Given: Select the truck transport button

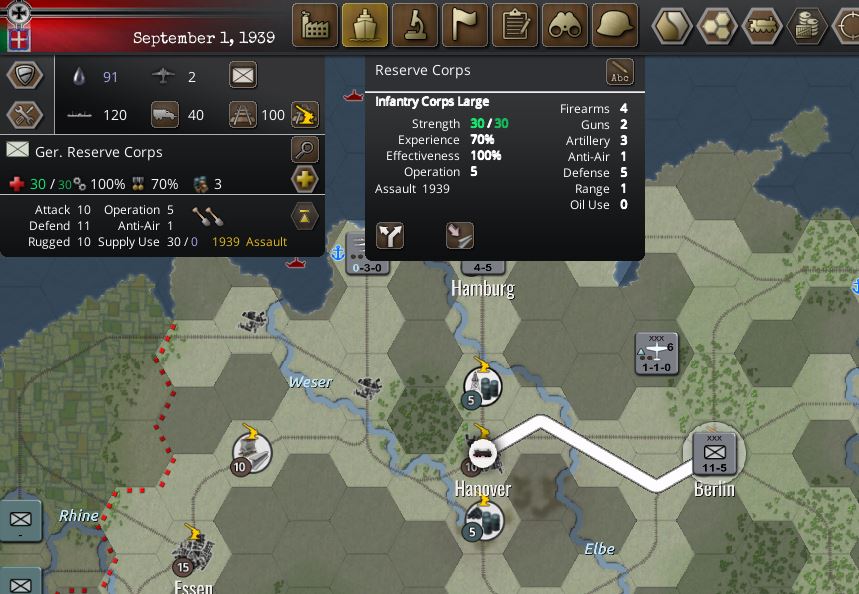Looking at the screenshot, I should click(x=164, y=114).
